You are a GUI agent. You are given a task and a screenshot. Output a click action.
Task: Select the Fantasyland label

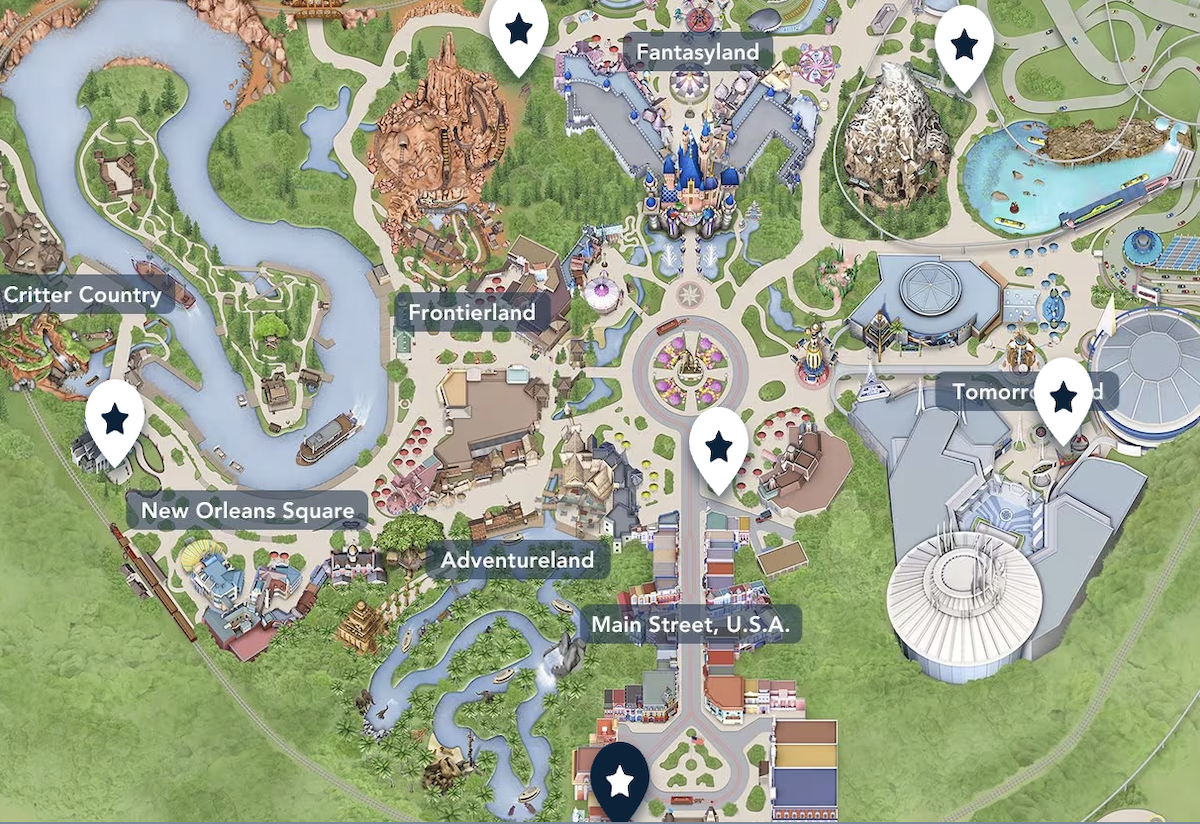click(x=698, y=51)
